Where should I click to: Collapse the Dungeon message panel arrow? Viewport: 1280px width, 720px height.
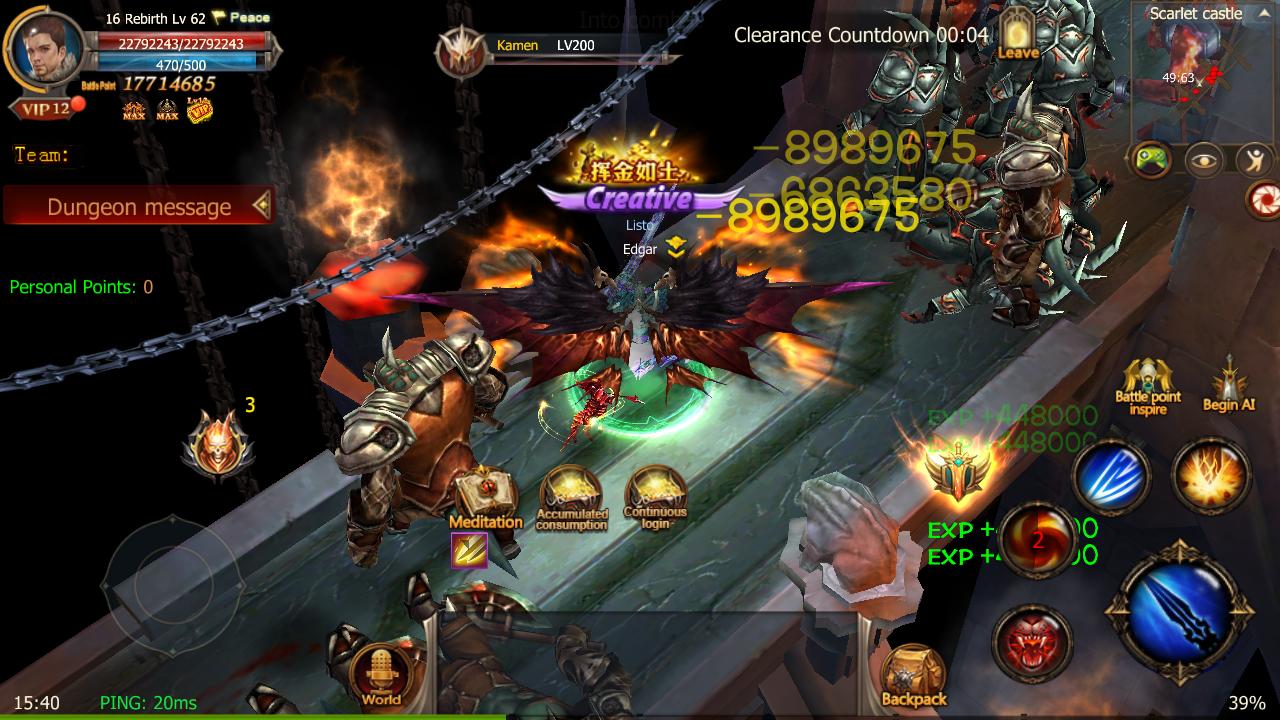pos(262,207)
